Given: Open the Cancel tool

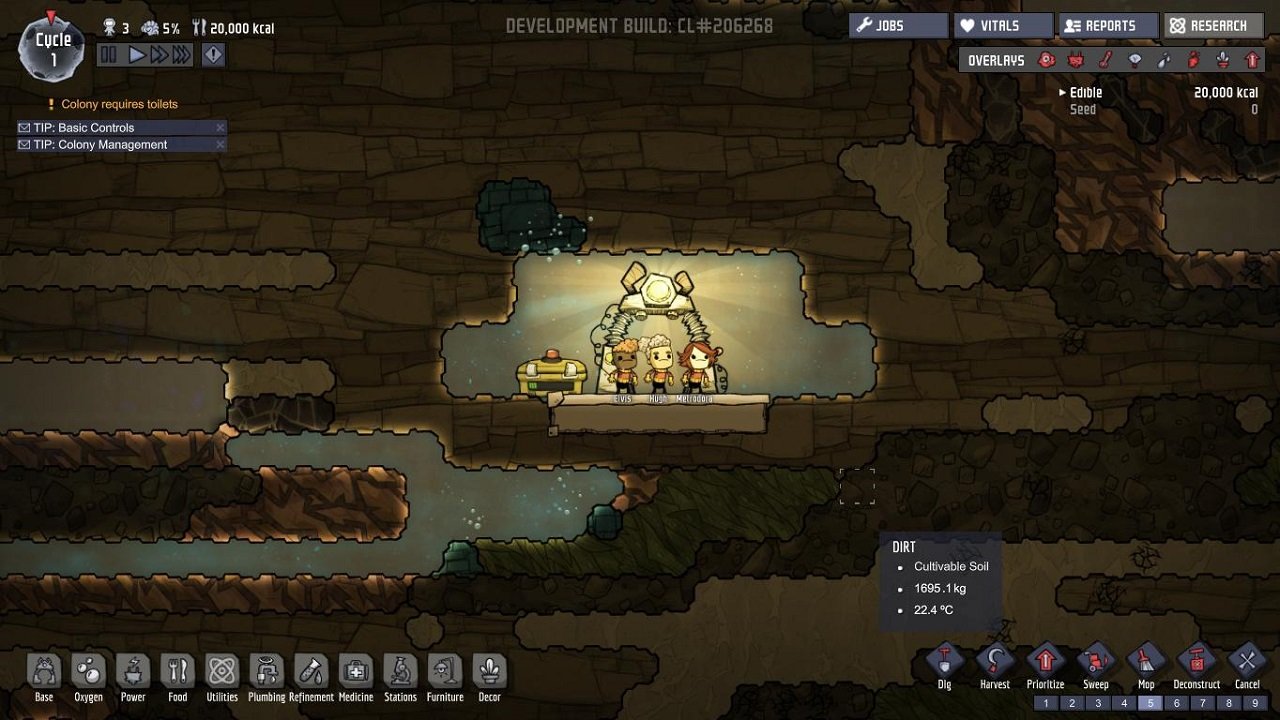Looking at the screenshot, I should click(1247, 665).
